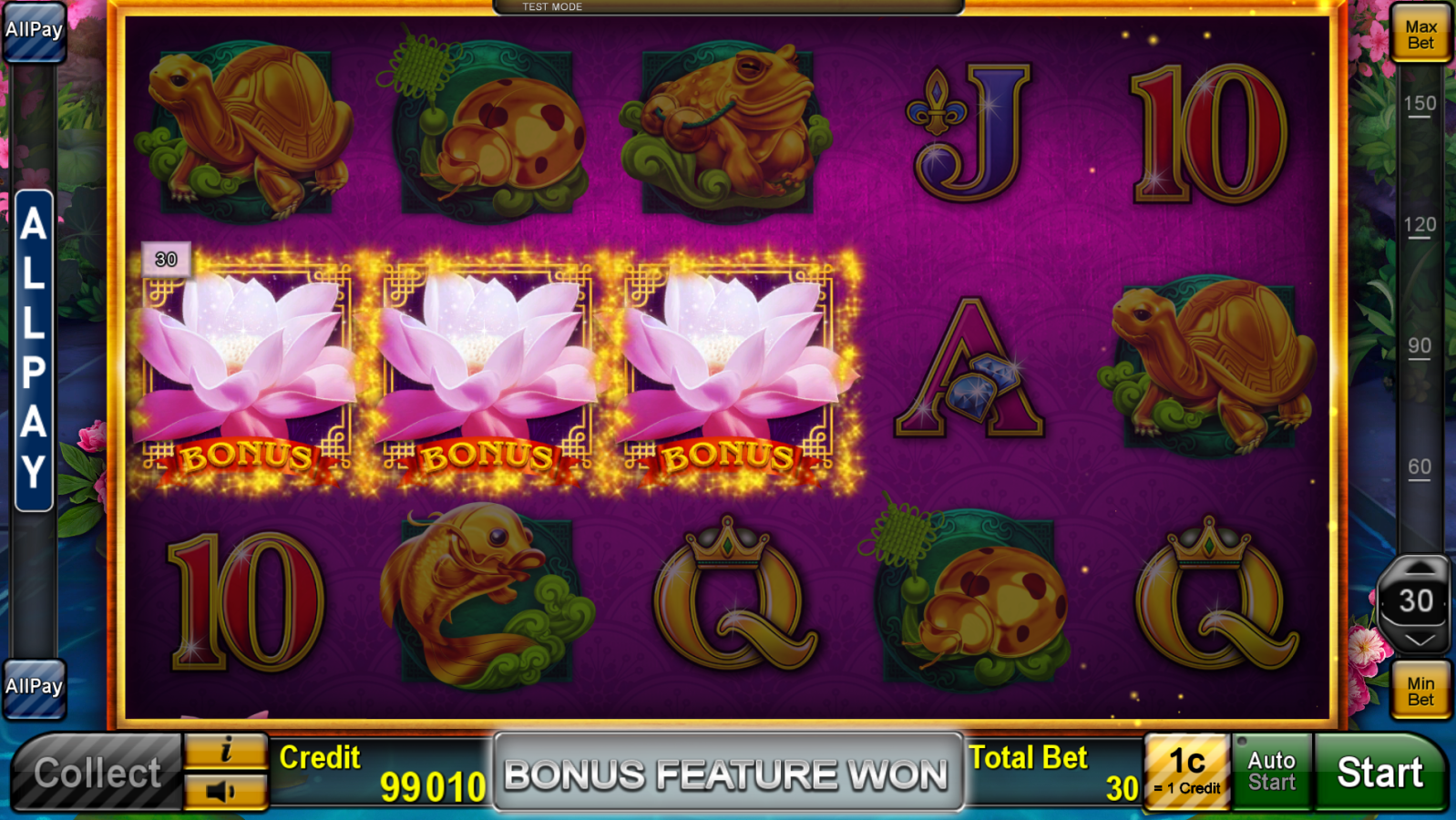This screenshot has height=820, width=1456.
Task: Select the 120 bet level
Action: click(1420, 226)
